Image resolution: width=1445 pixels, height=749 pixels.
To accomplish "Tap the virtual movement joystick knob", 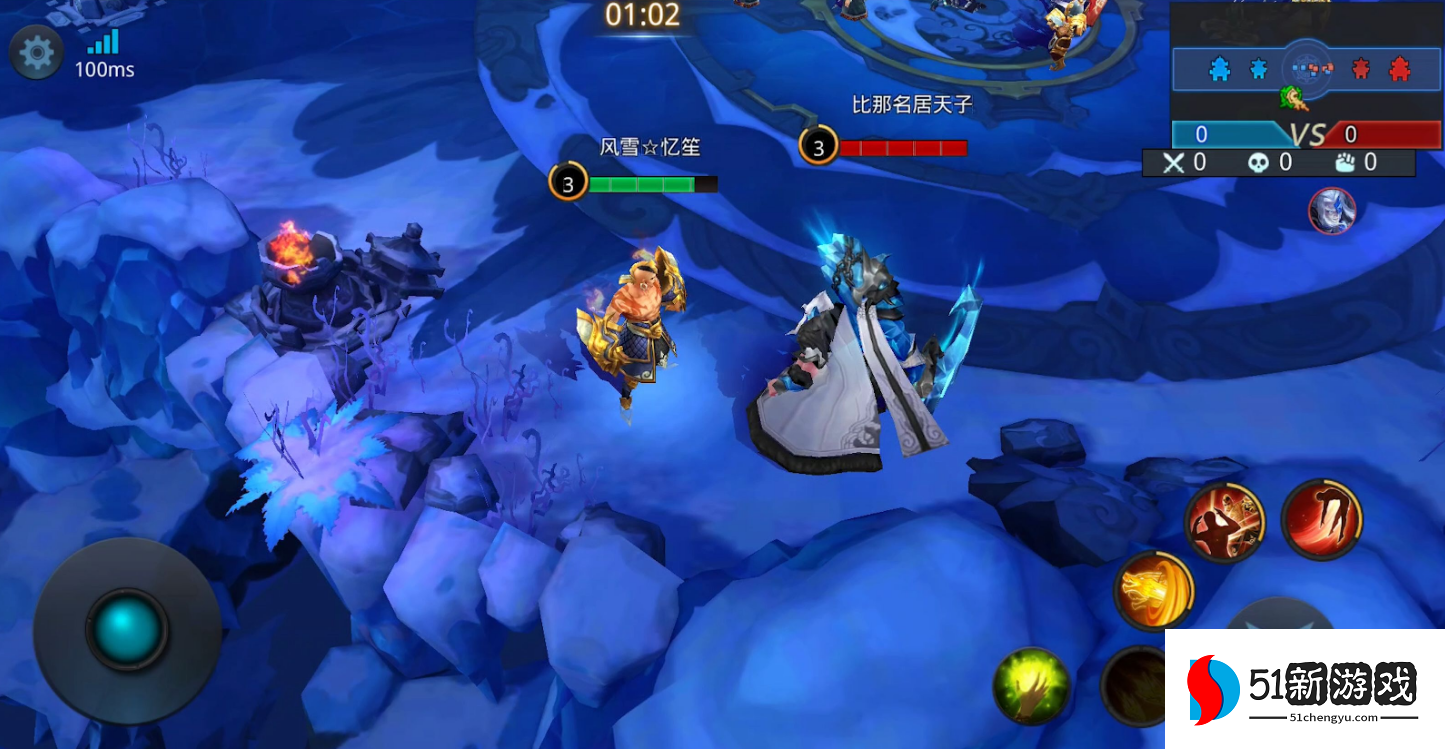I will point(127,629).
